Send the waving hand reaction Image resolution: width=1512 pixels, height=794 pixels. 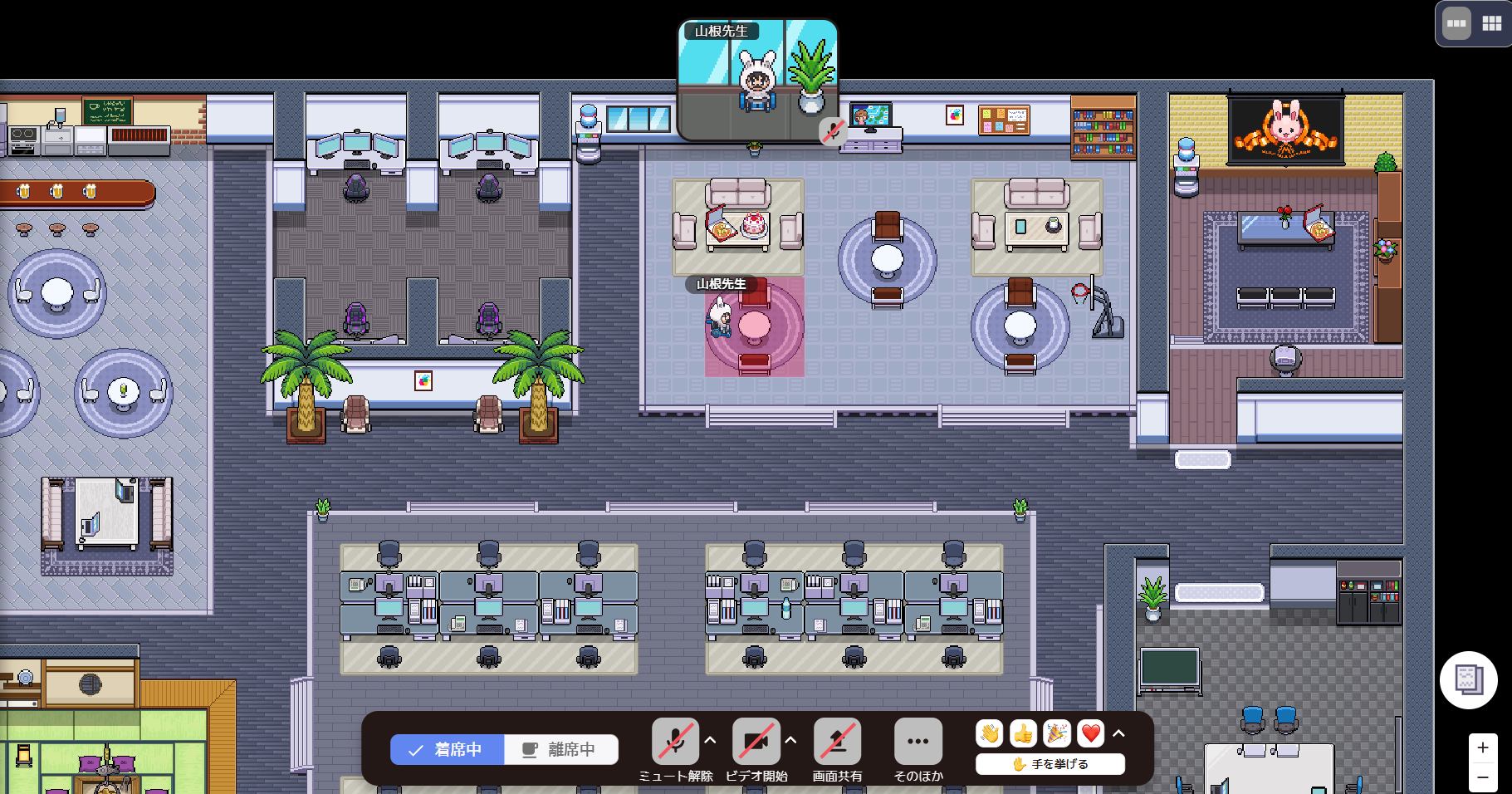pos(990,733)
